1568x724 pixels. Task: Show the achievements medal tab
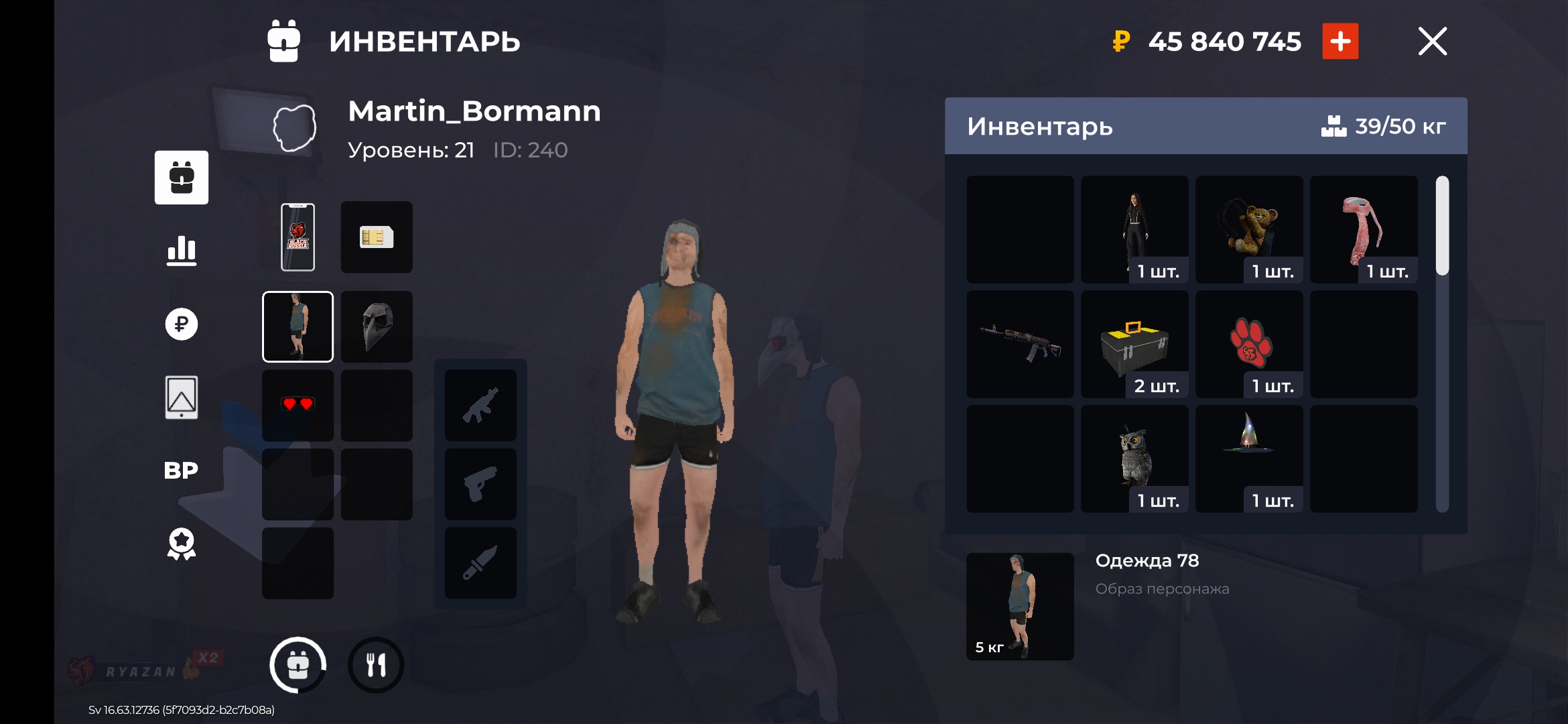pos(182,544)
